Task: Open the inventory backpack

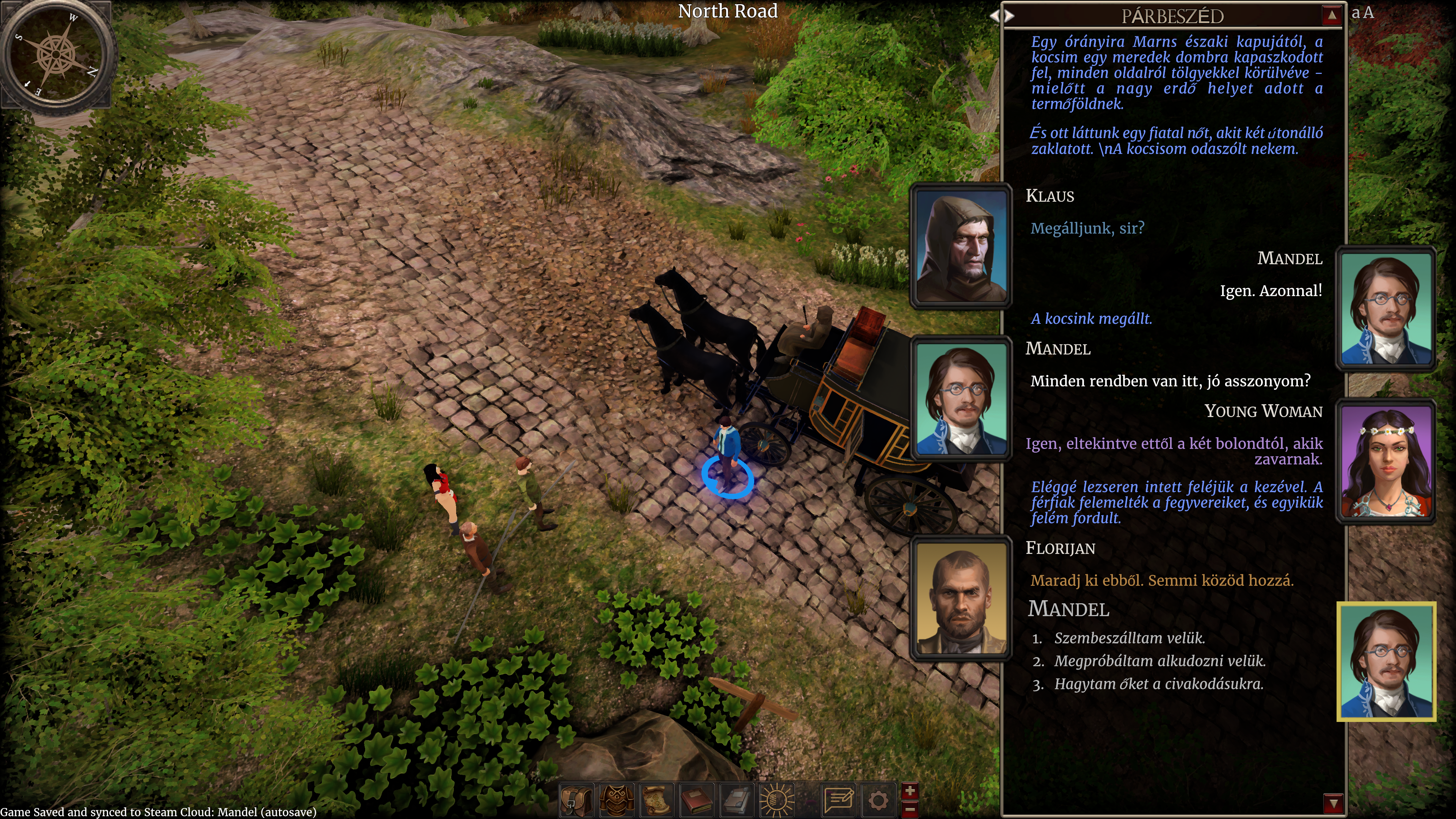Action: (x=576, y=800)
